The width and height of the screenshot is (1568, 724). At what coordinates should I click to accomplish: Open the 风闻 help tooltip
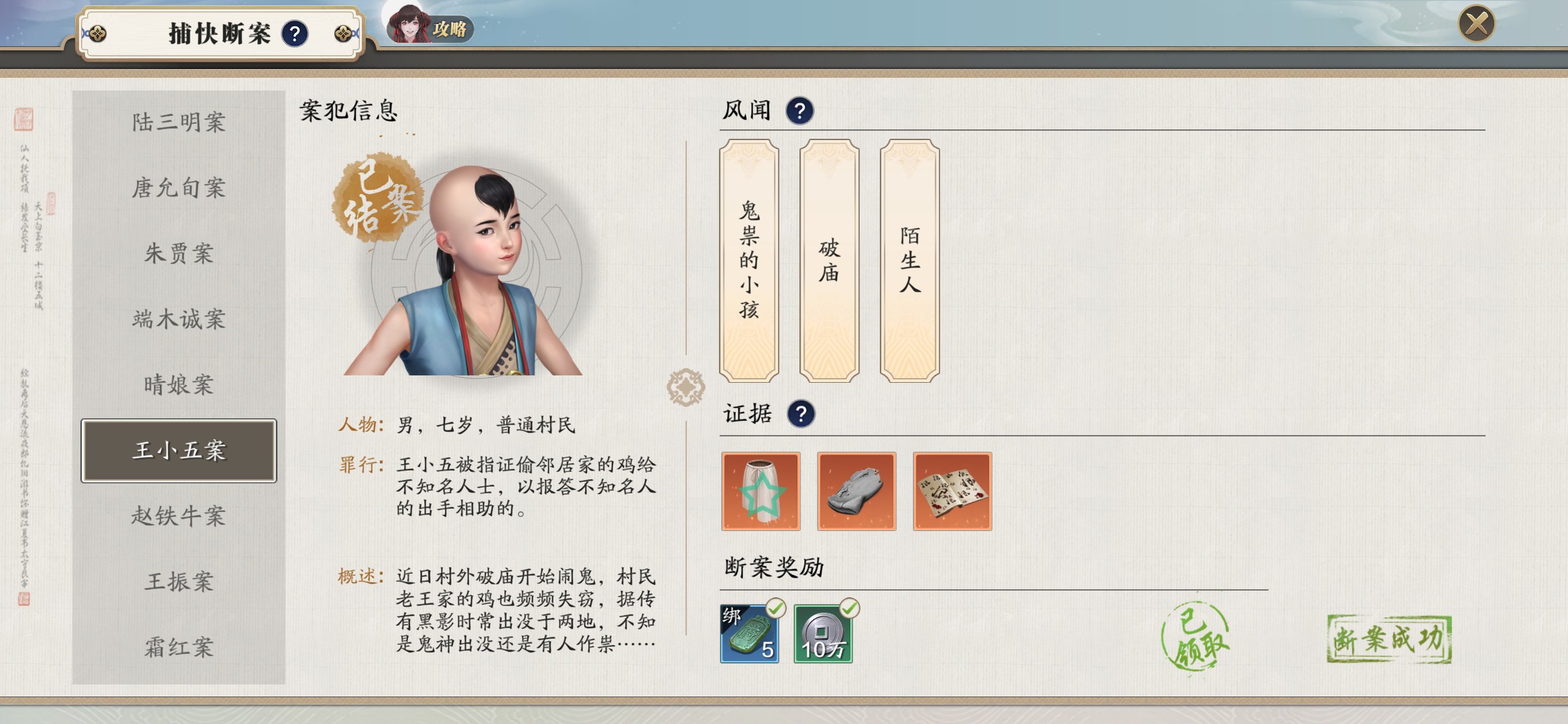799,111
